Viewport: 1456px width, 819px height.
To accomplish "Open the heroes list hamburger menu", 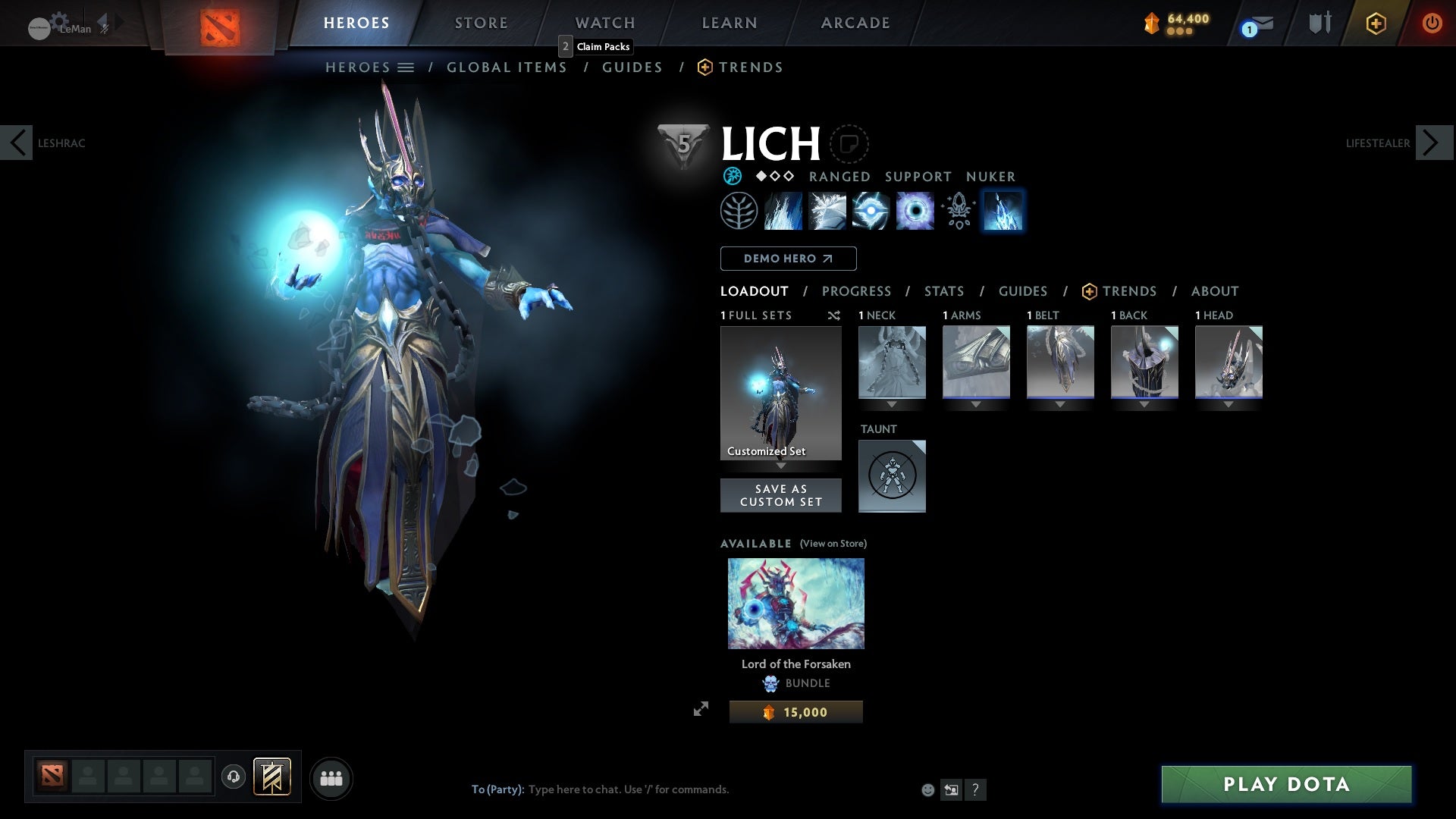I will click(407, 67).
